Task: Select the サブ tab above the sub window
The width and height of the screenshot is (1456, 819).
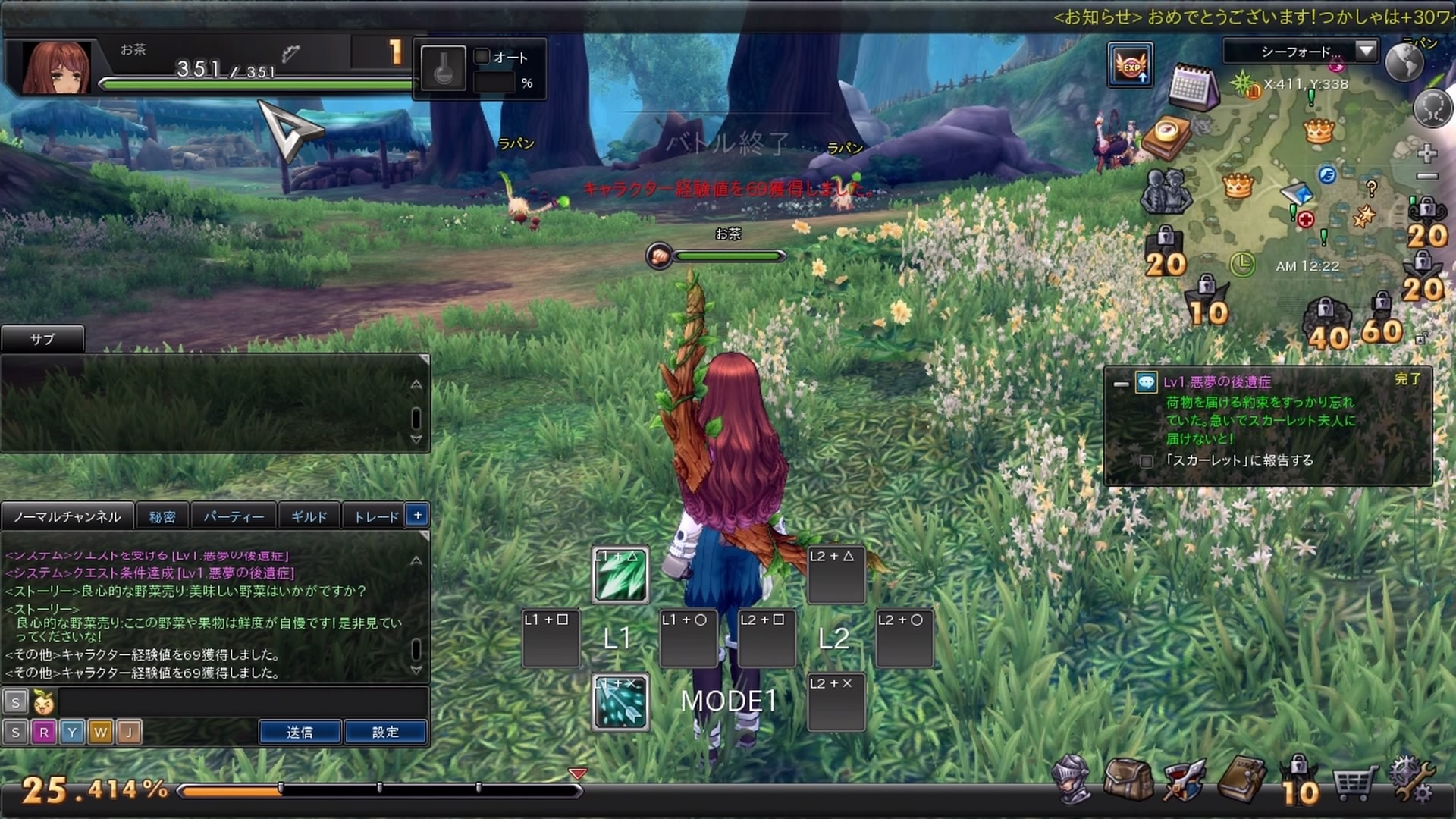Action: click(42, 339)
